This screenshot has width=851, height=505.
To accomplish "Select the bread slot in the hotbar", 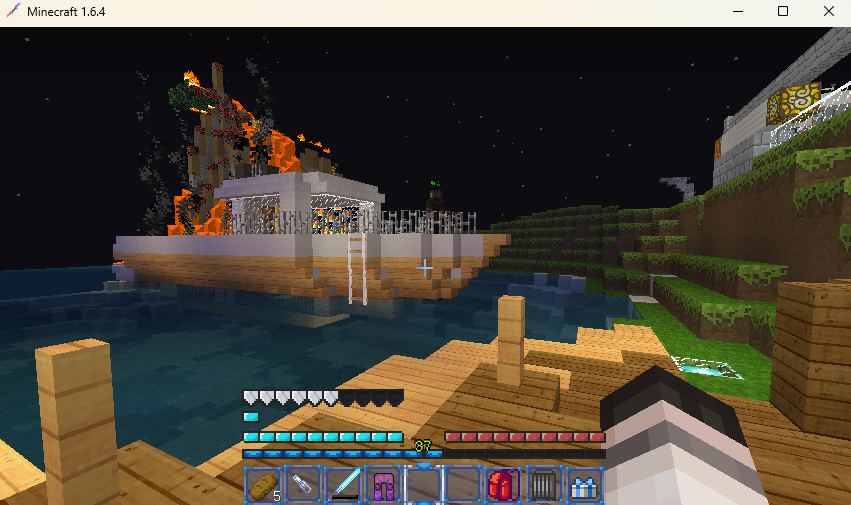I will 262,485.
